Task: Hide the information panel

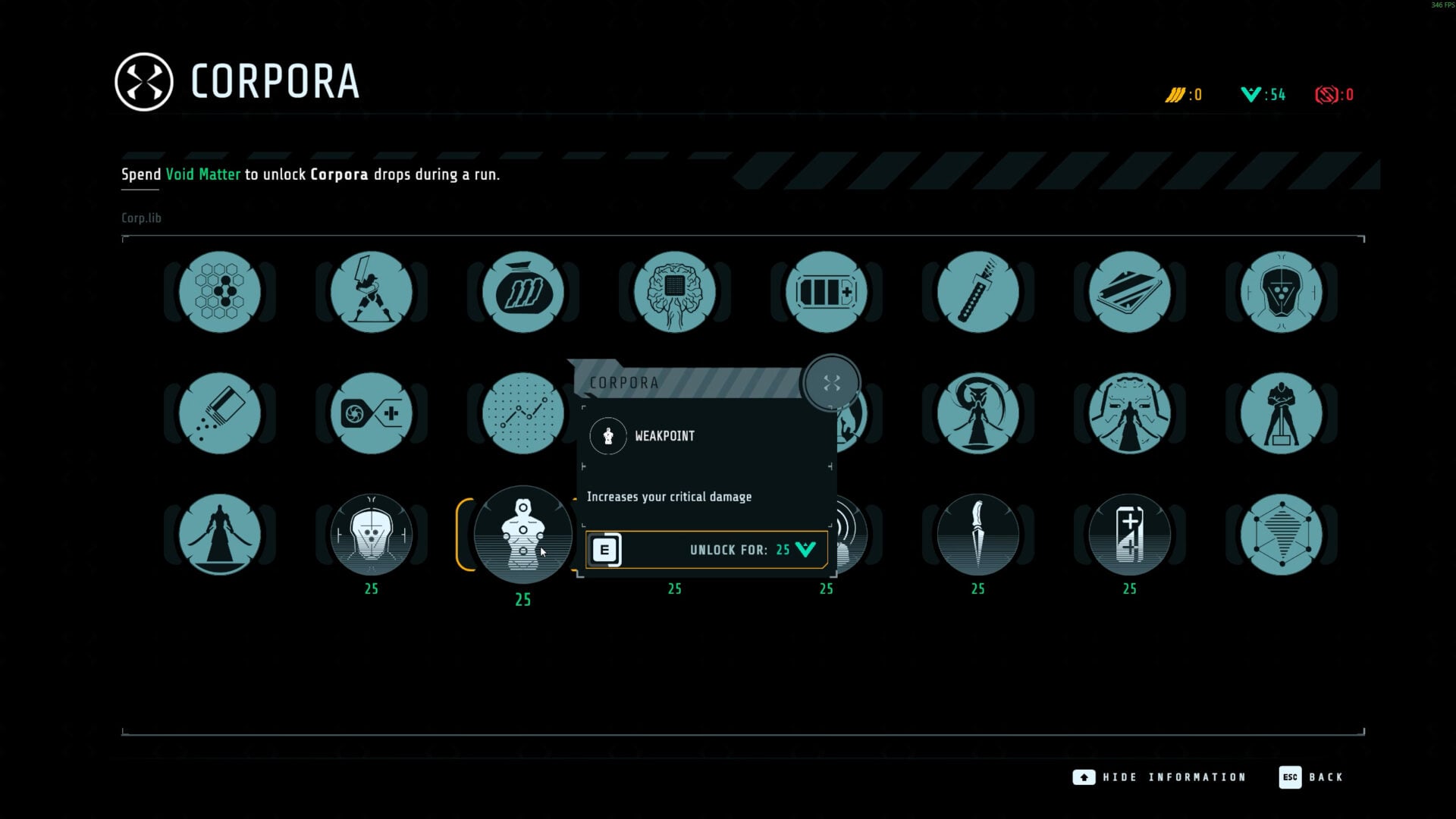Action: [1159, 777]
